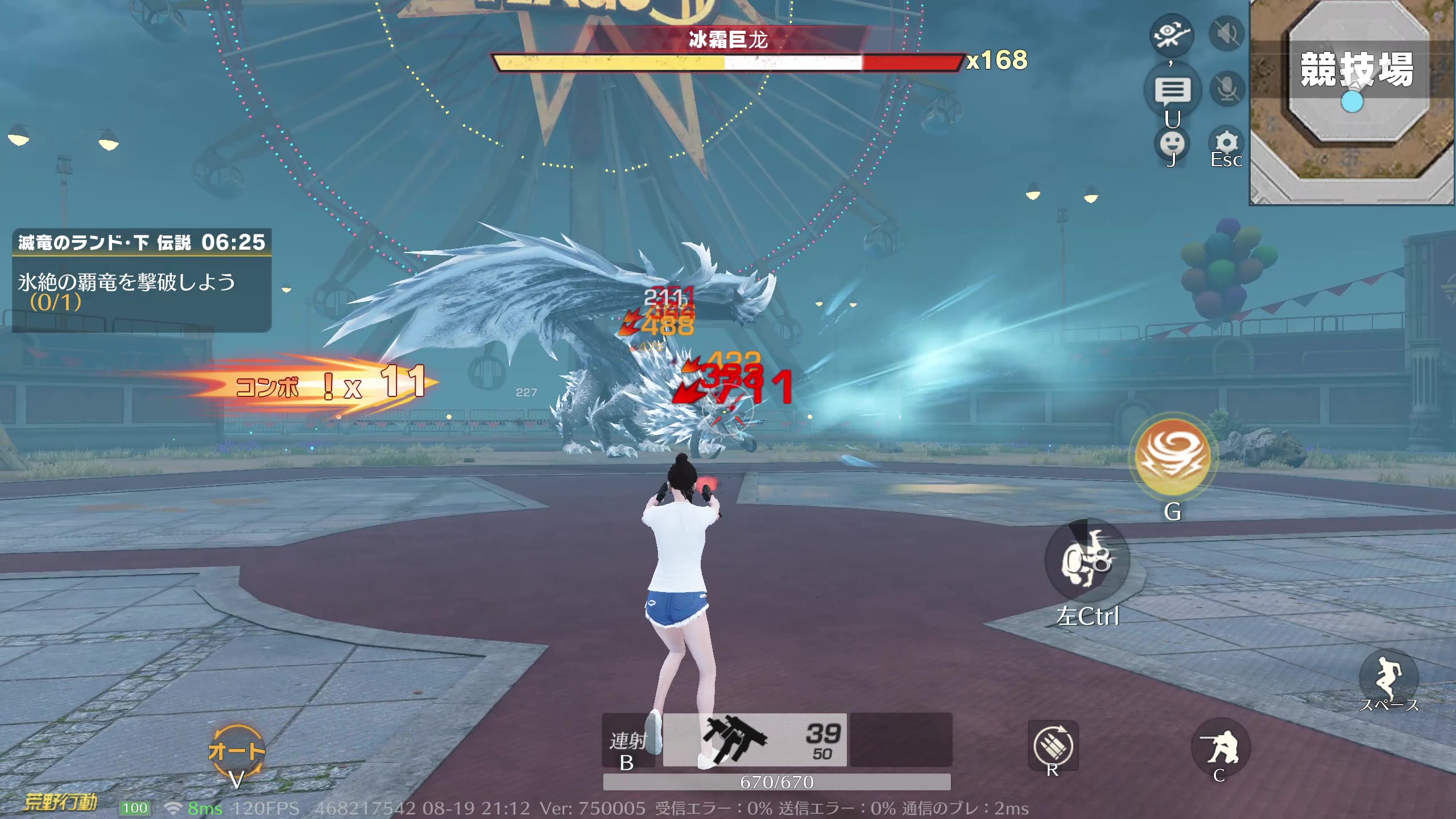Click the 滅竜のランド quest objective tracker
The height and width of the screenshot is (819, 1456).
click(x=142, y=280)
